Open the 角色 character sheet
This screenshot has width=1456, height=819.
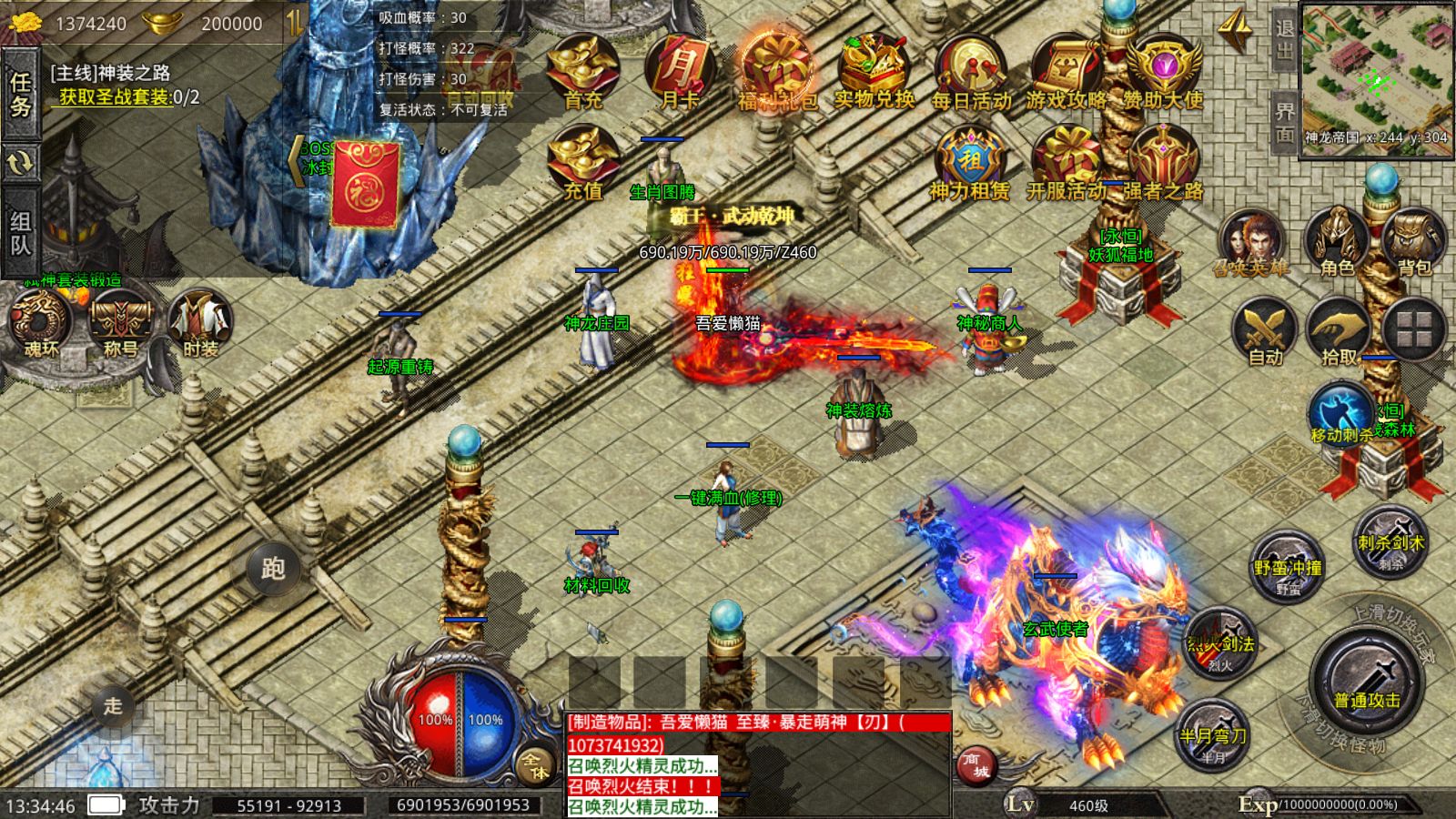[1337, 241]
